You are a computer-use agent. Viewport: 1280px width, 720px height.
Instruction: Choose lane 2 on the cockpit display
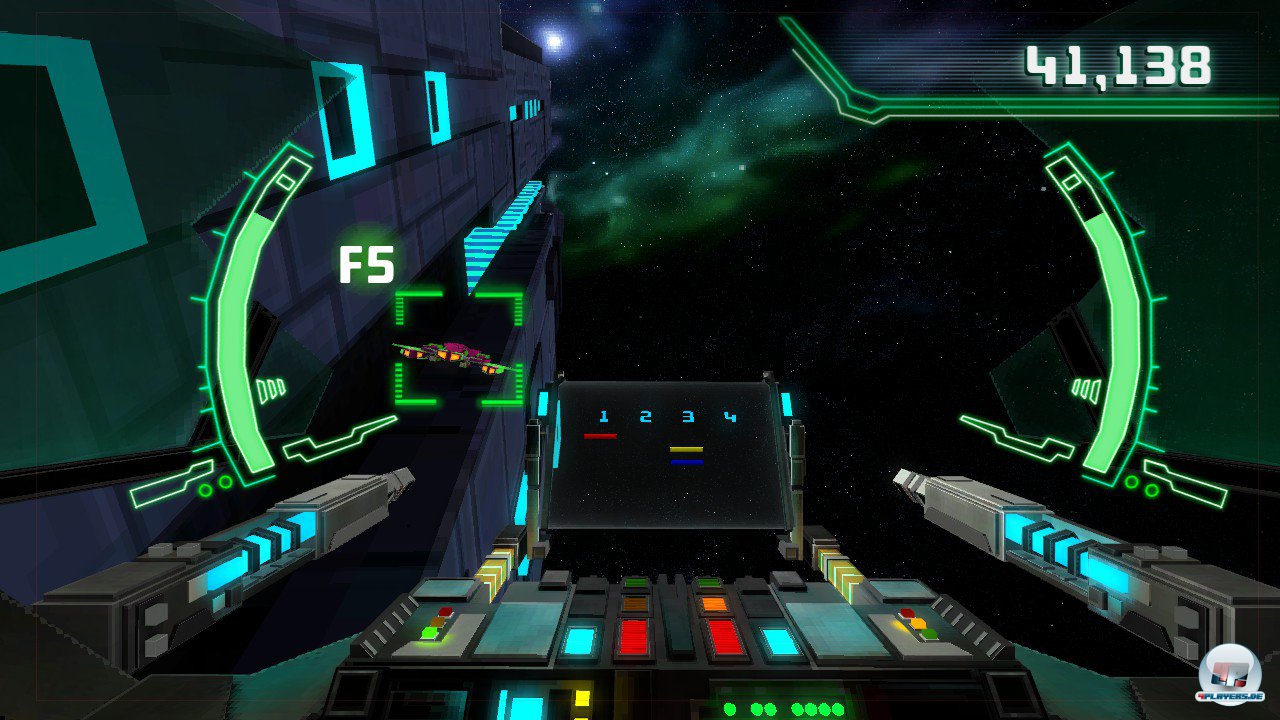645,417
